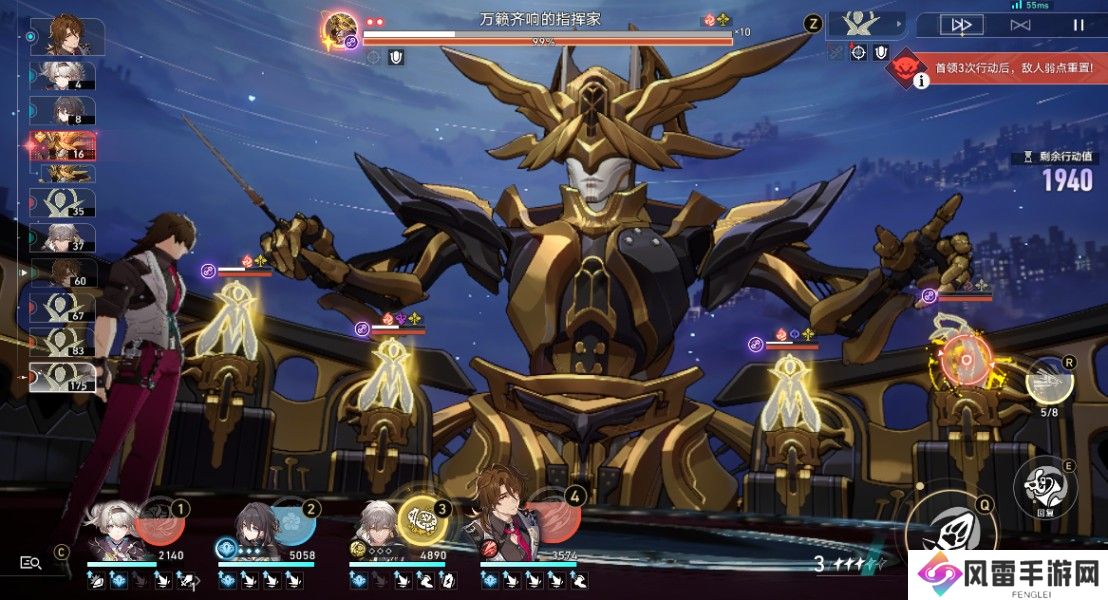Activate character 3's glowing gold ultimate
Image resolution: width=1108 pixels, height=600 pixels.
coord(421,521)
